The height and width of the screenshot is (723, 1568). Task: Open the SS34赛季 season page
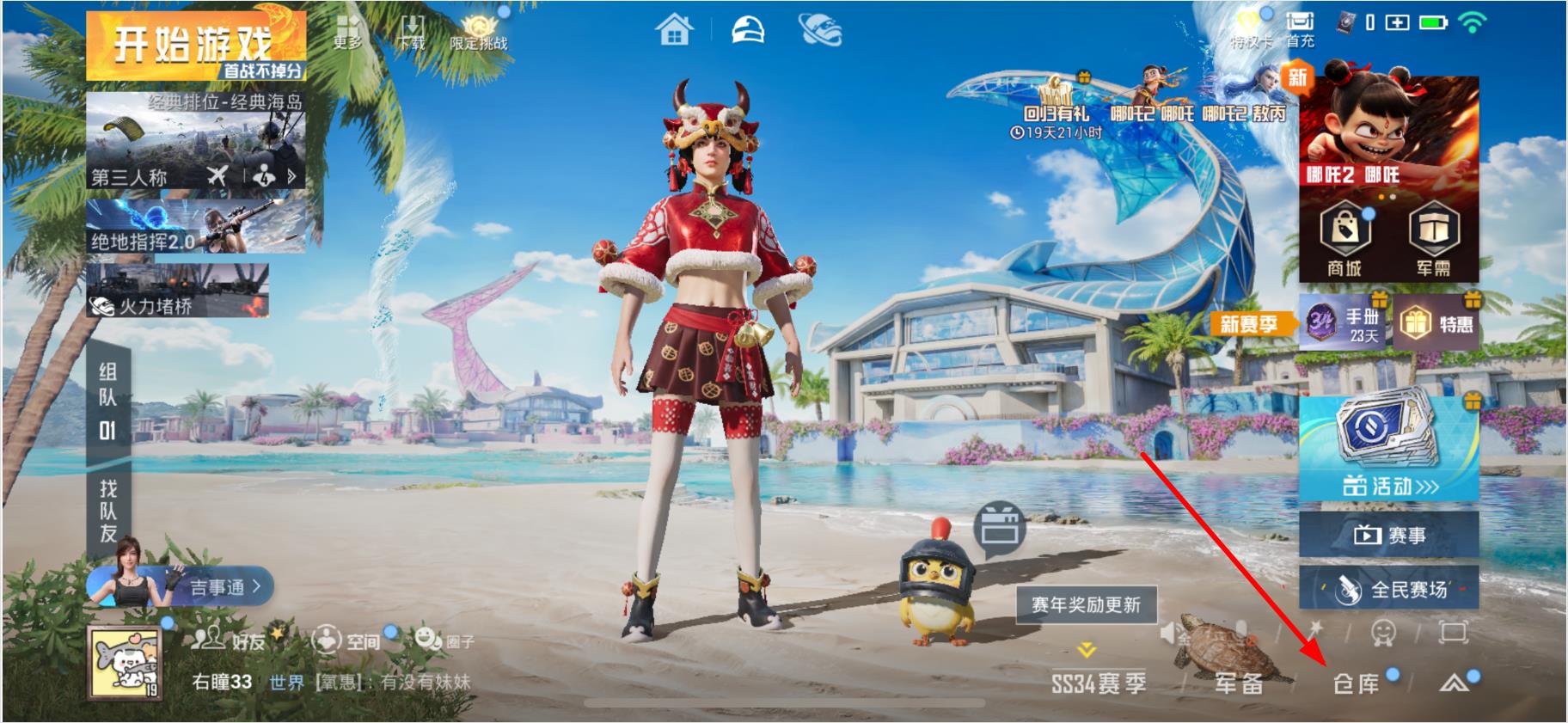click(1099, 683)
